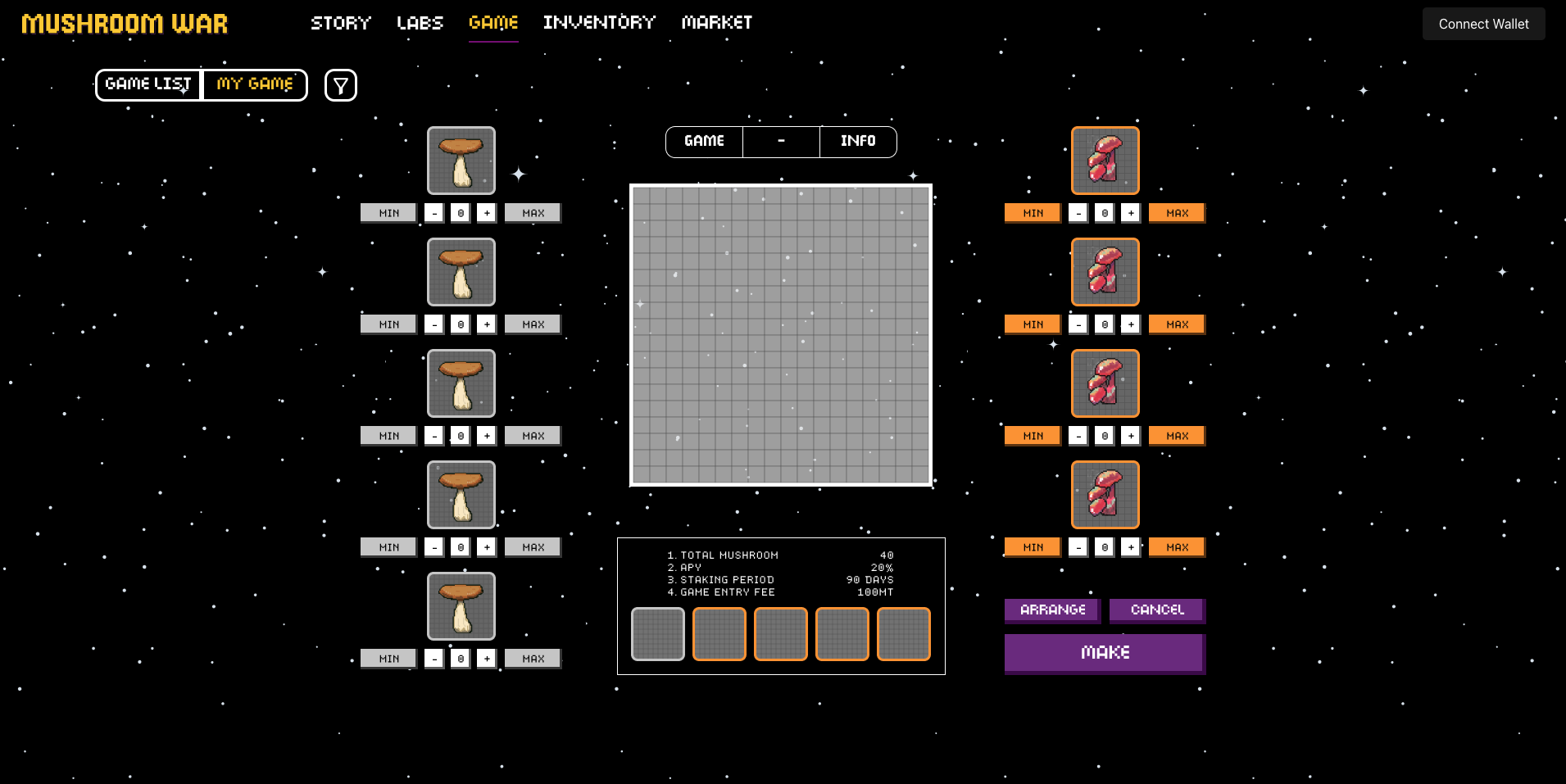This screenshot has height=784, width=1566.
Task: Visit the Market page
Action: pyautogui.click(x=716, y=23)
